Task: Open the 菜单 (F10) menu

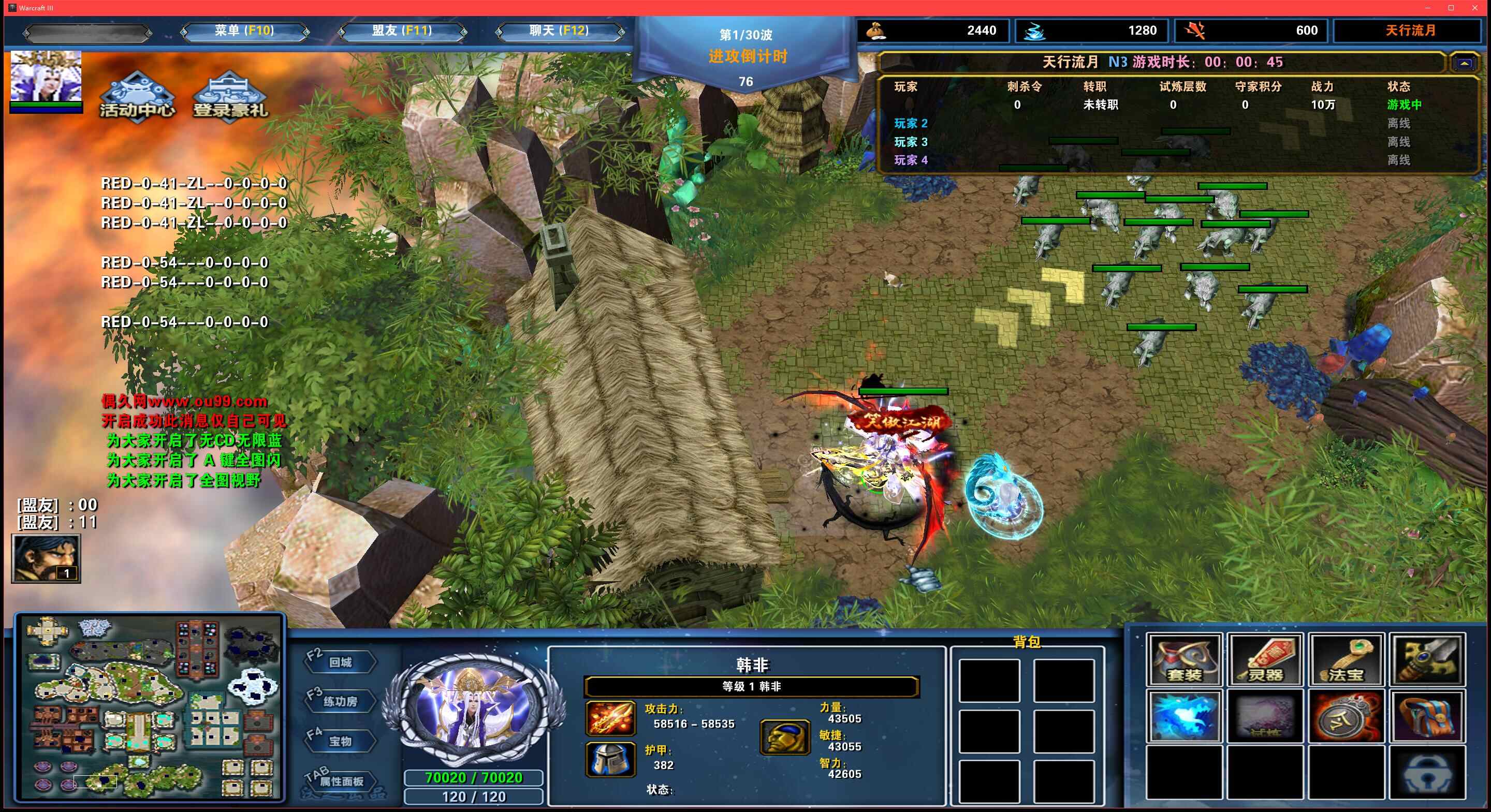Action: (244, 31)
